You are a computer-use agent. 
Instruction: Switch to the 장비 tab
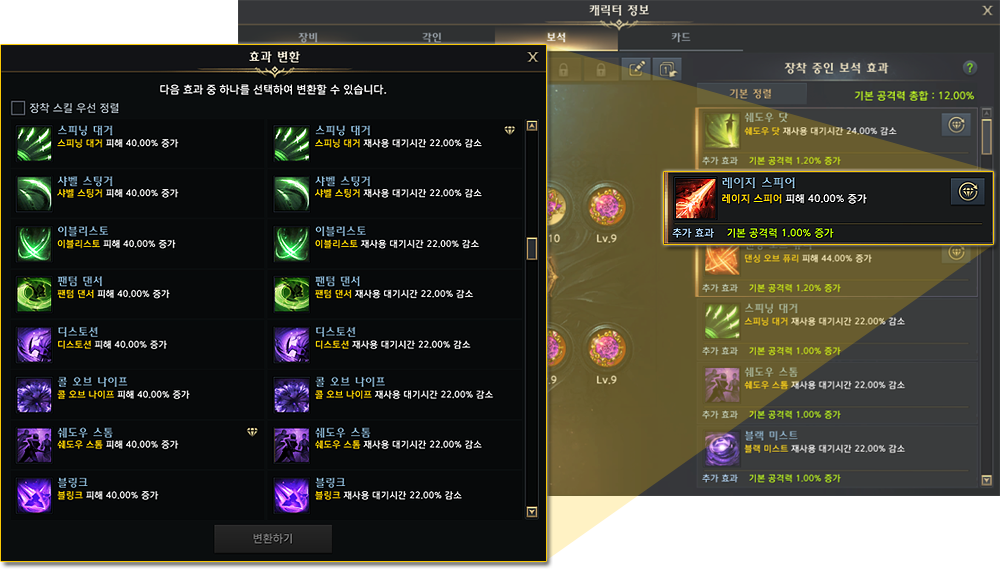(309, 38)
